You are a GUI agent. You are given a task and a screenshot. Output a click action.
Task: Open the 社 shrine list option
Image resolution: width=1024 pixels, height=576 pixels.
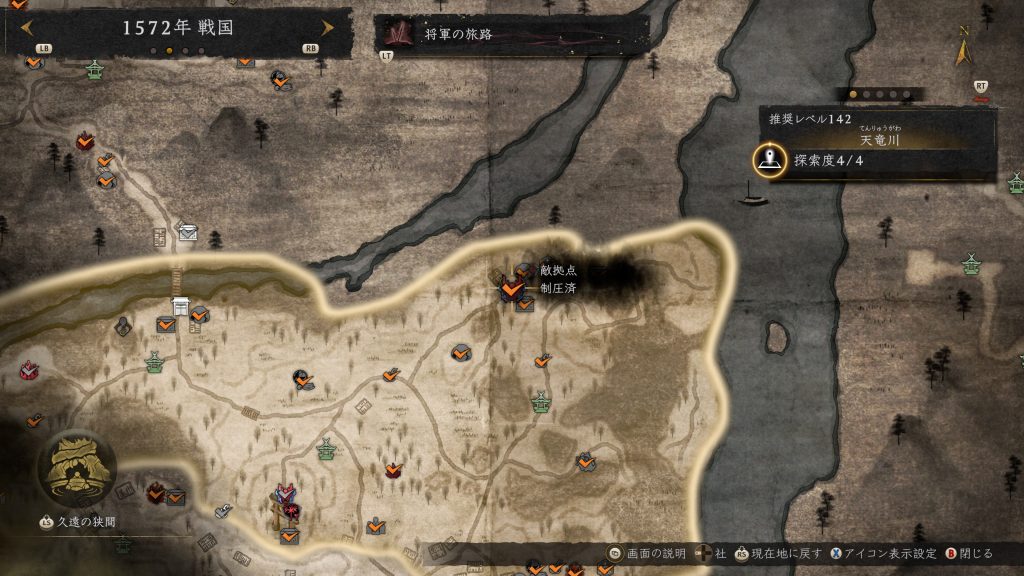(x=711, y=553)
